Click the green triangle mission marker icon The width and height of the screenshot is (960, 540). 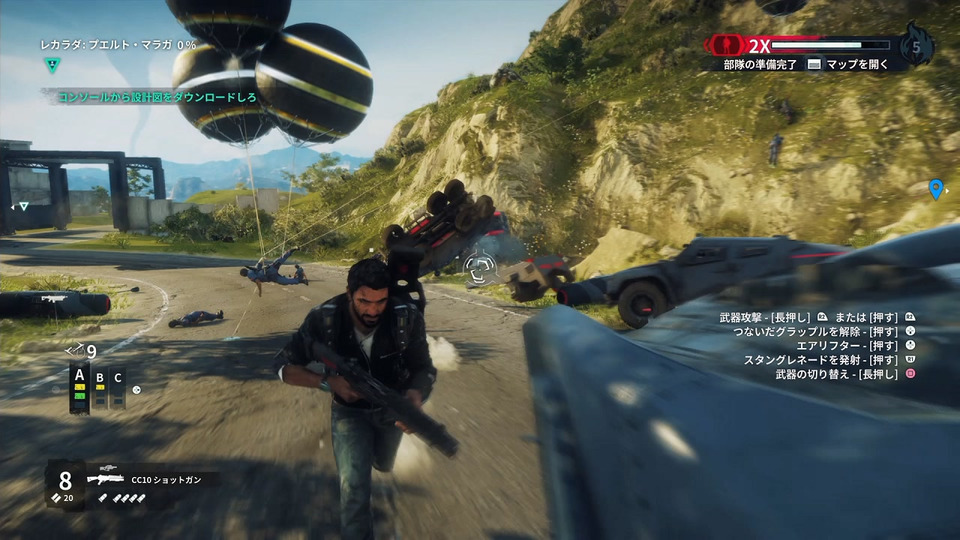pos(52,64)
